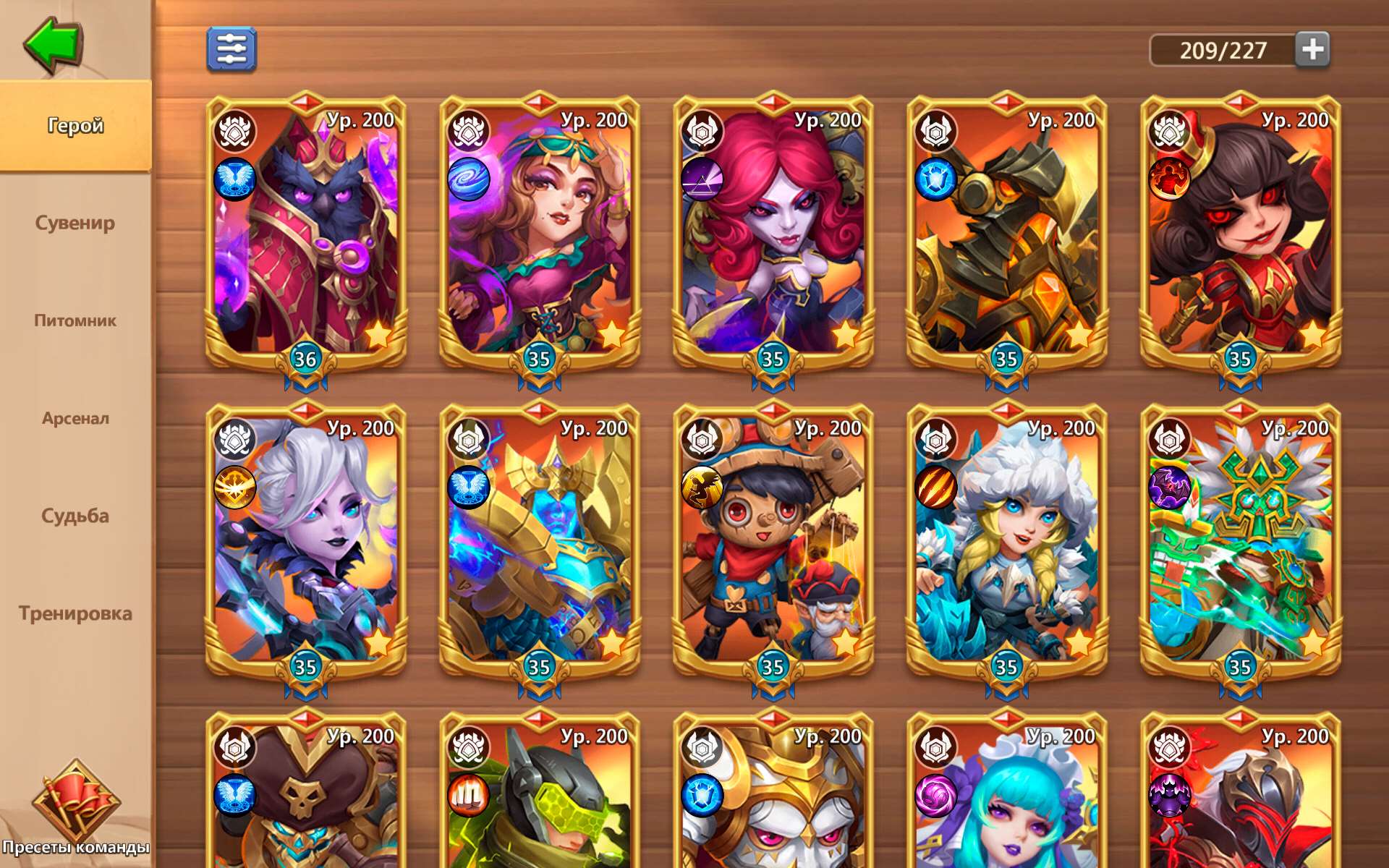Screen dimensions: 1389x868
Task: Switch to the Сувенир tab
Action: (x=75, y=224)
